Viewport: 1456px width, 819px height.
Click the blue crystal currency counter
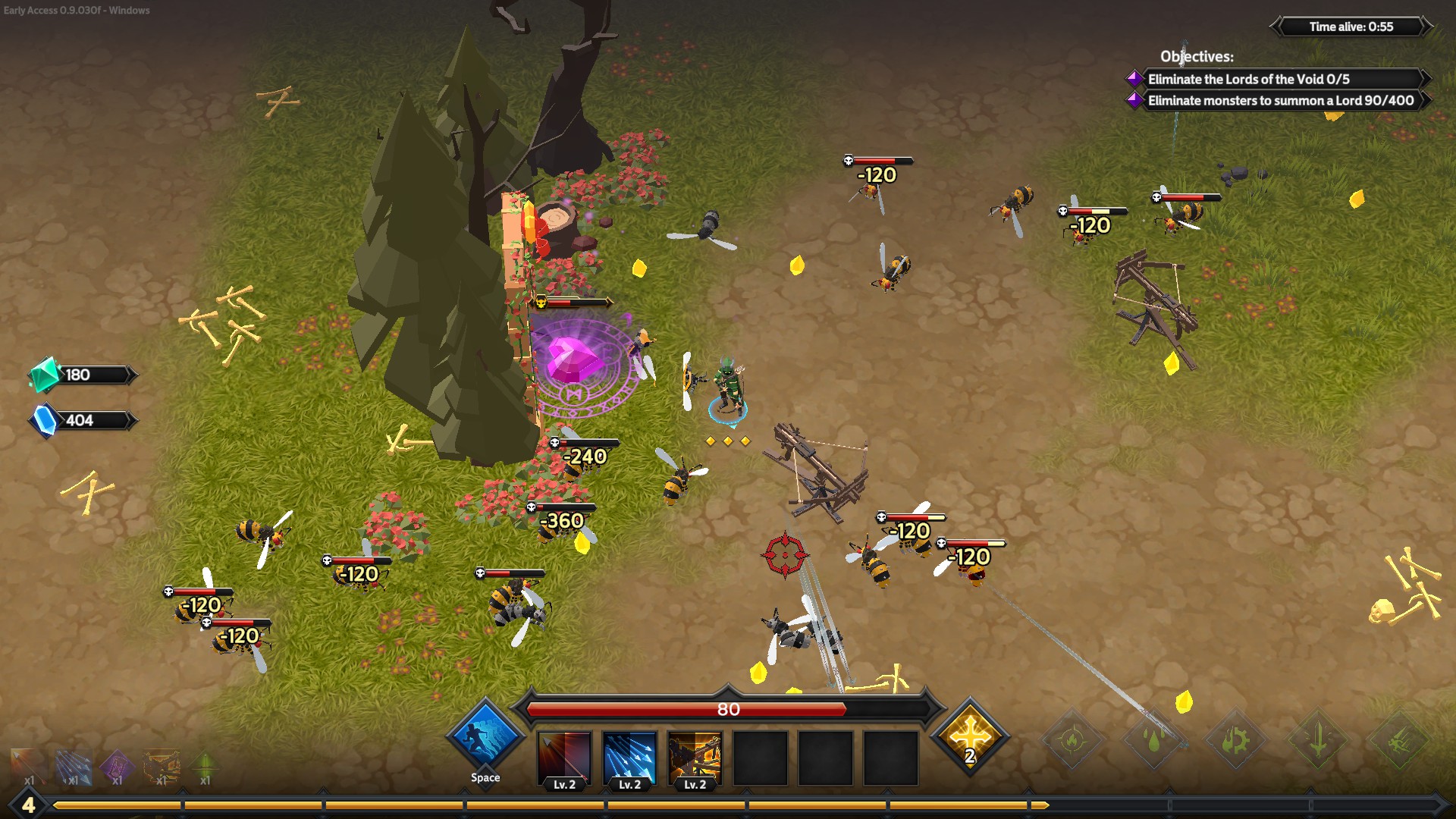tap(82, 420)
